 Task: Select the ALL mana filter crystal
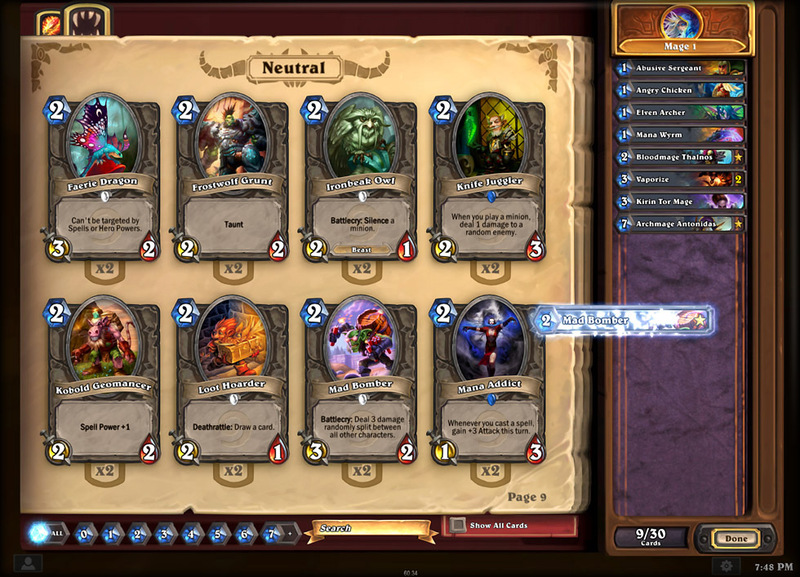(46, 533)
